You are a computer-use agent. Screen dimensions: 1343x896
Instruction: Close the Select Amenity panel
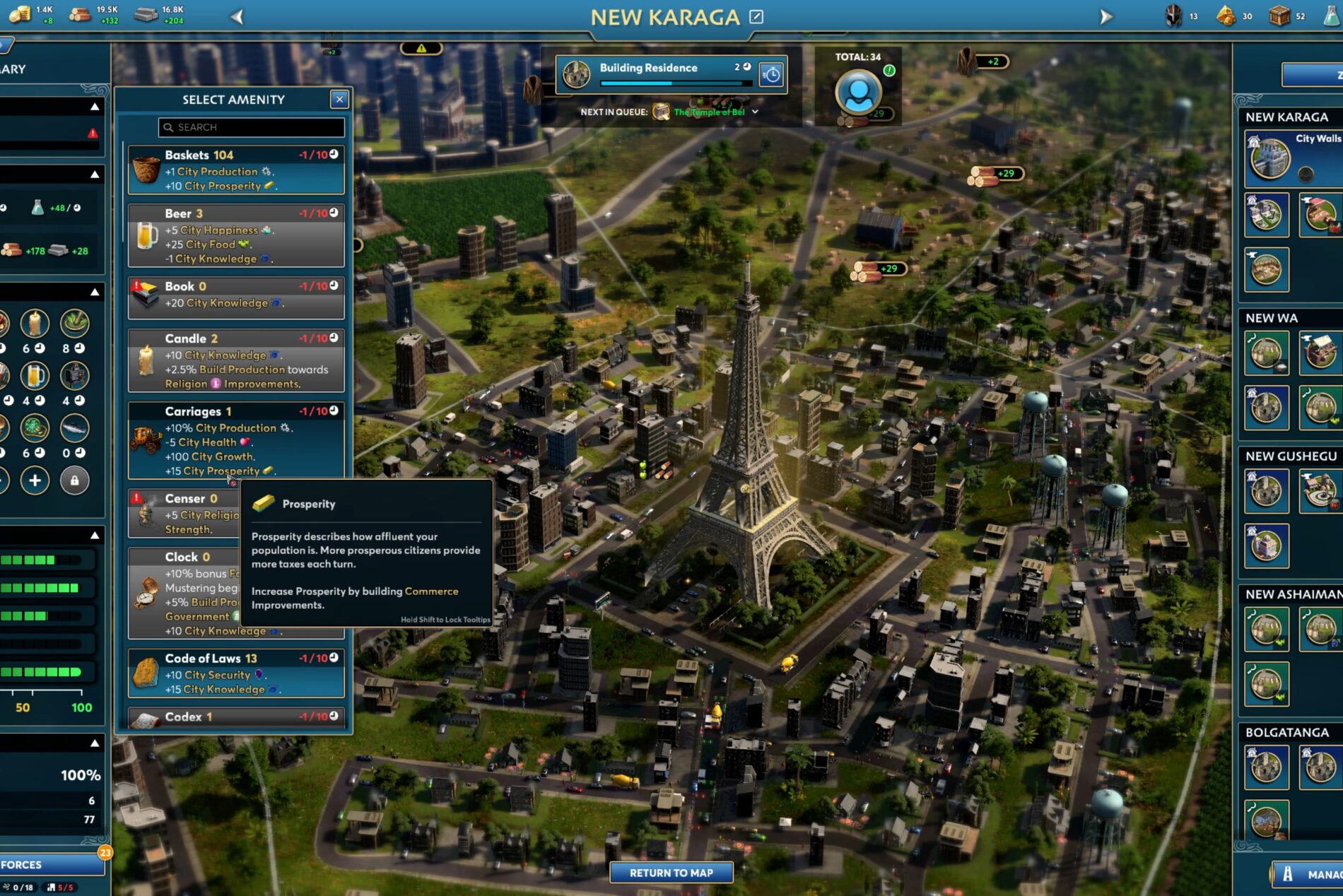pos(339,100)
